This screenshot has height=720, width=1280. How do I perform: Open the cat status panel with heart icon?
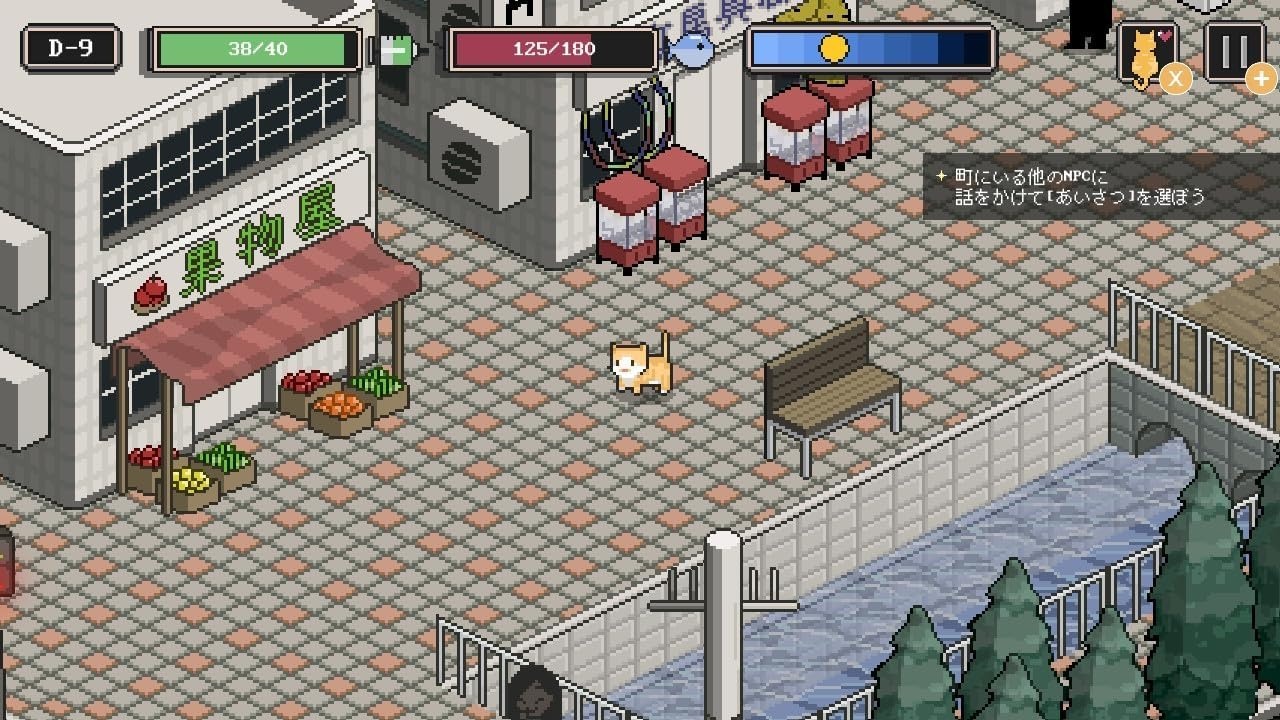coord(1148,48)
